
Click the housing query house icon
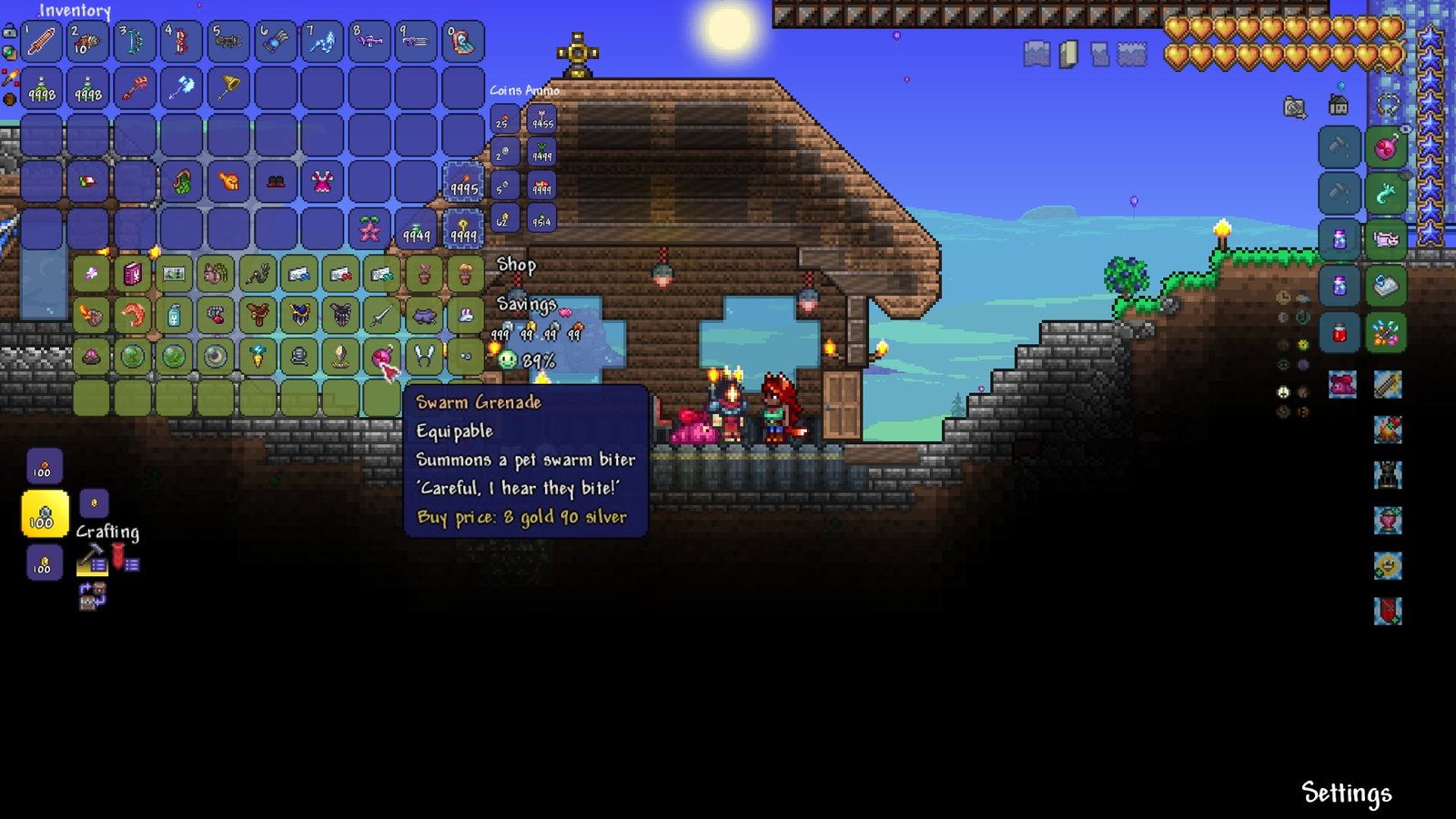[x=1338, y=106]
